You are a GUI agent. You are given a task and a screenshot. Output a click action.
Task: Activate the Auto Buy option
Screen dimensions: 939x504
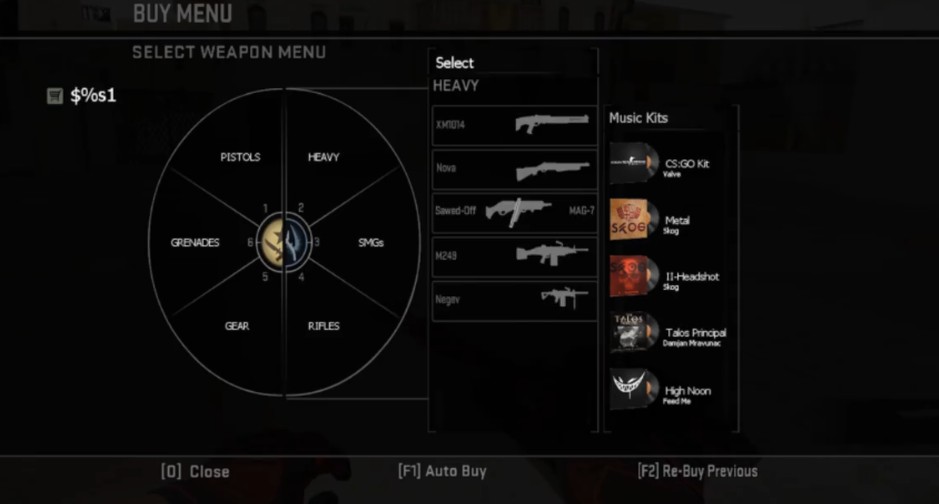click(x=441, y=470)
